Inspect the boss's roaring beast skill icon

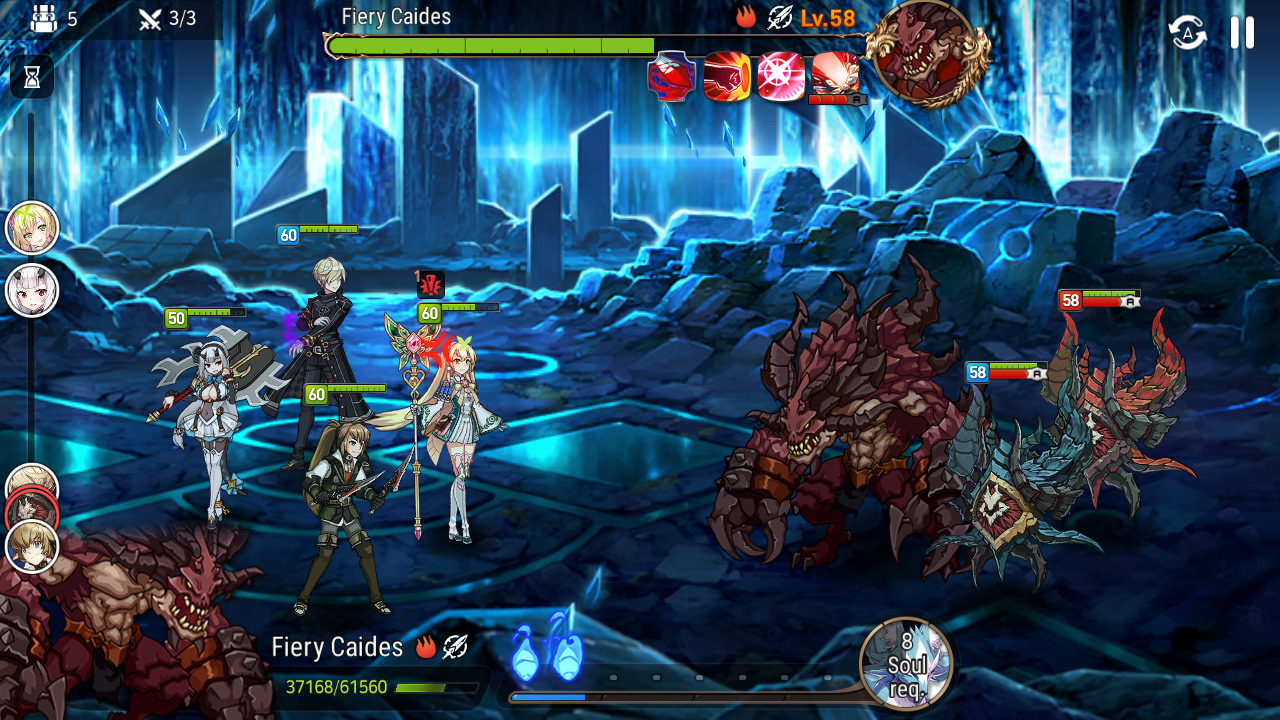click(835, 74)
